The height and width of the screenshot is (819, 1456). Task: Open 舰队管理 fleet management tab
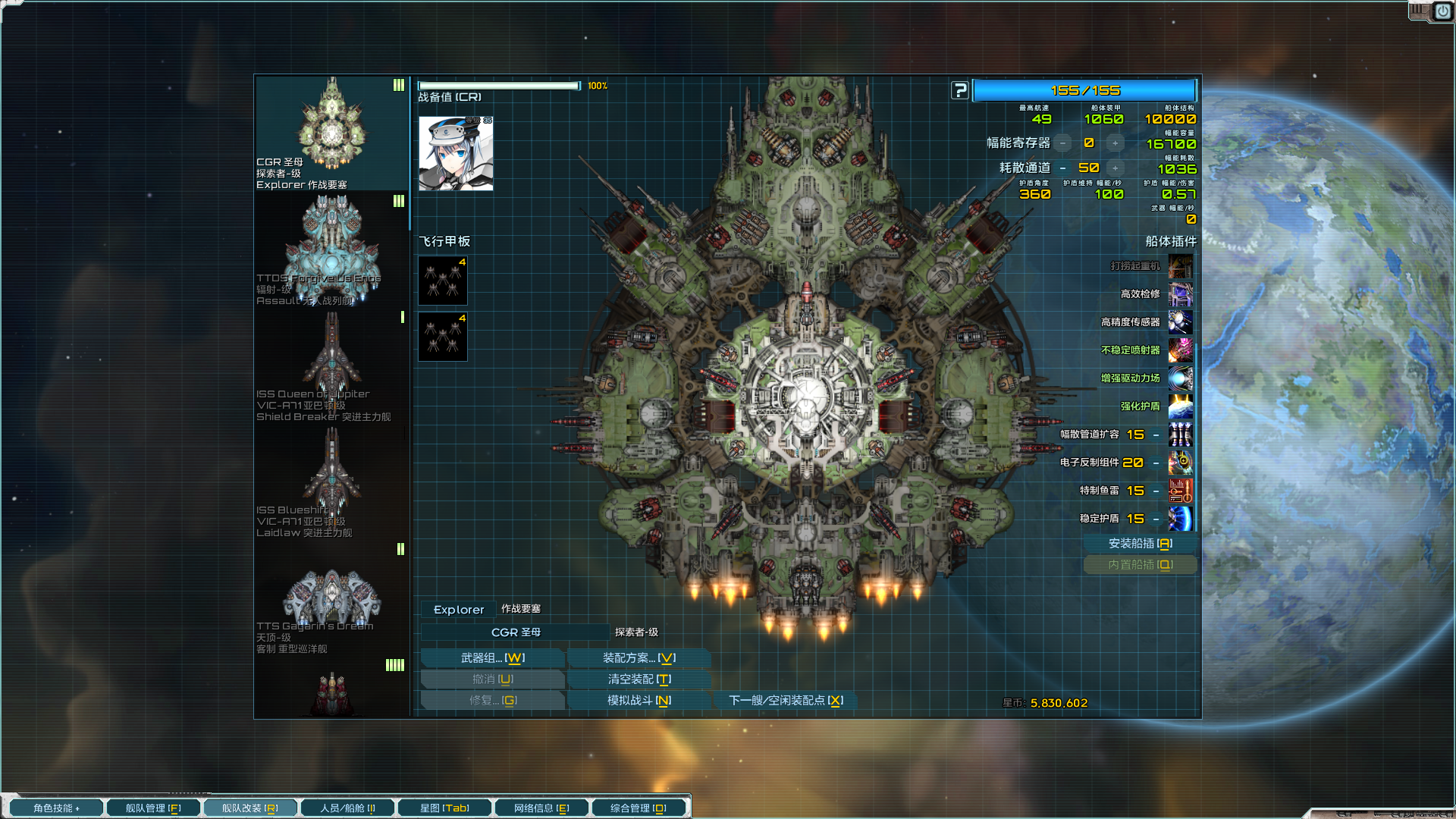point(153,808)
